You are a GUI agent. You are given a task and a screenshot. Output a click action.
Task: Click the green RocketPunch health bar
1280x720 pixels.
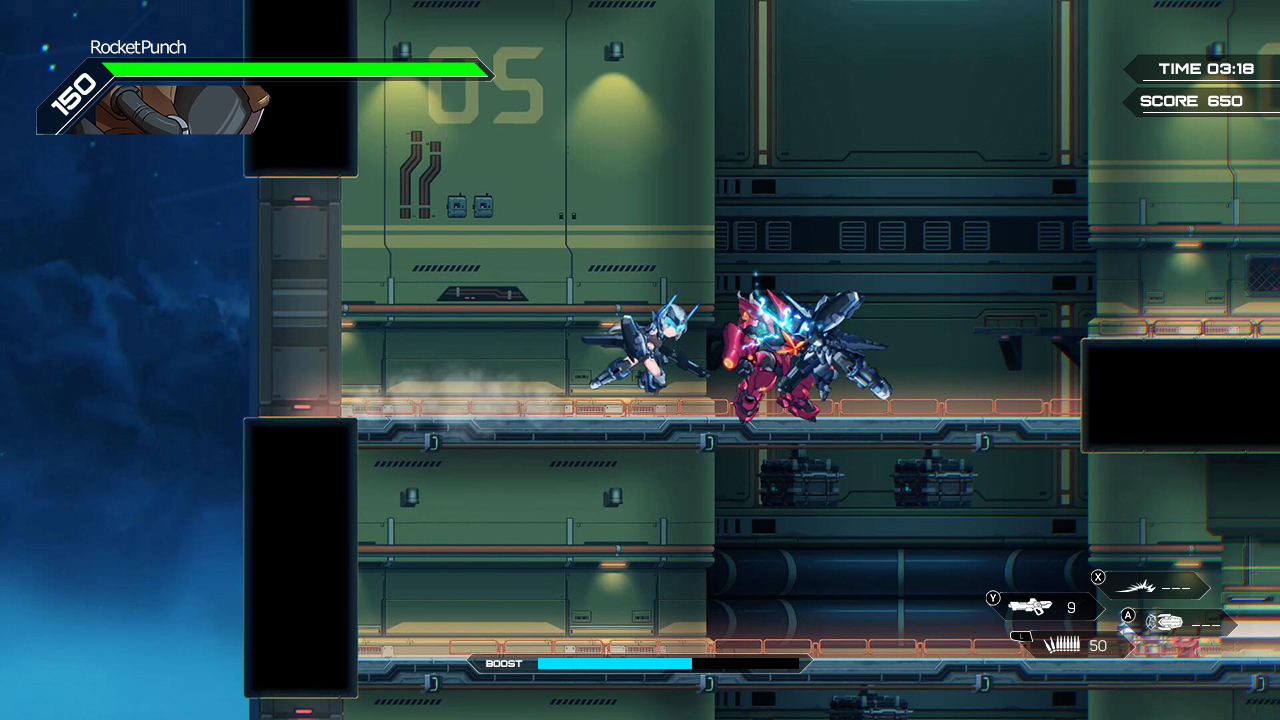(295, 69)
